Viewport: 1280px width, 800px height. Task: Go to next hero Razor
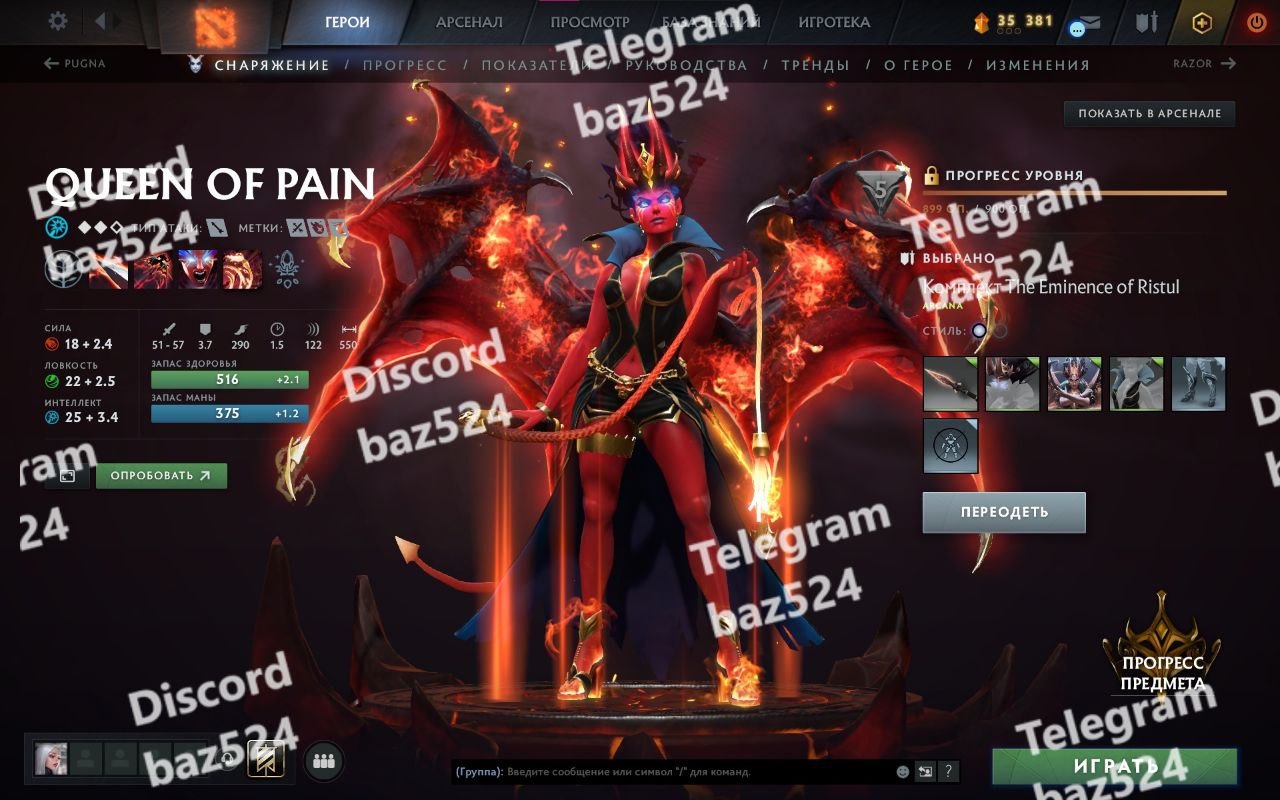click(x=1204, y=64)
